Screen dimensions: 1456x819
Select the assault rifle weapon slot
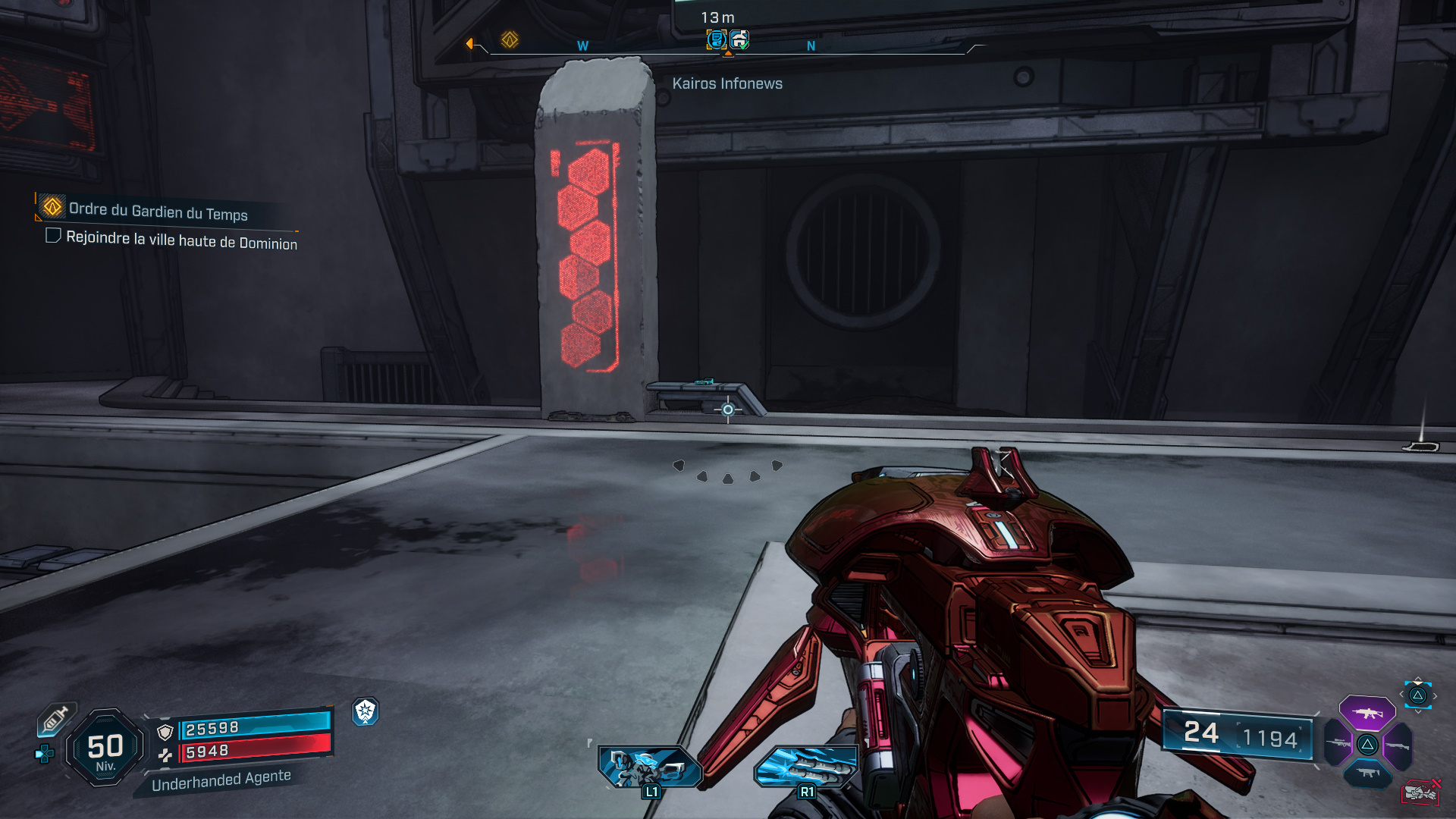pyautogui.click(x=1367, y=713)
